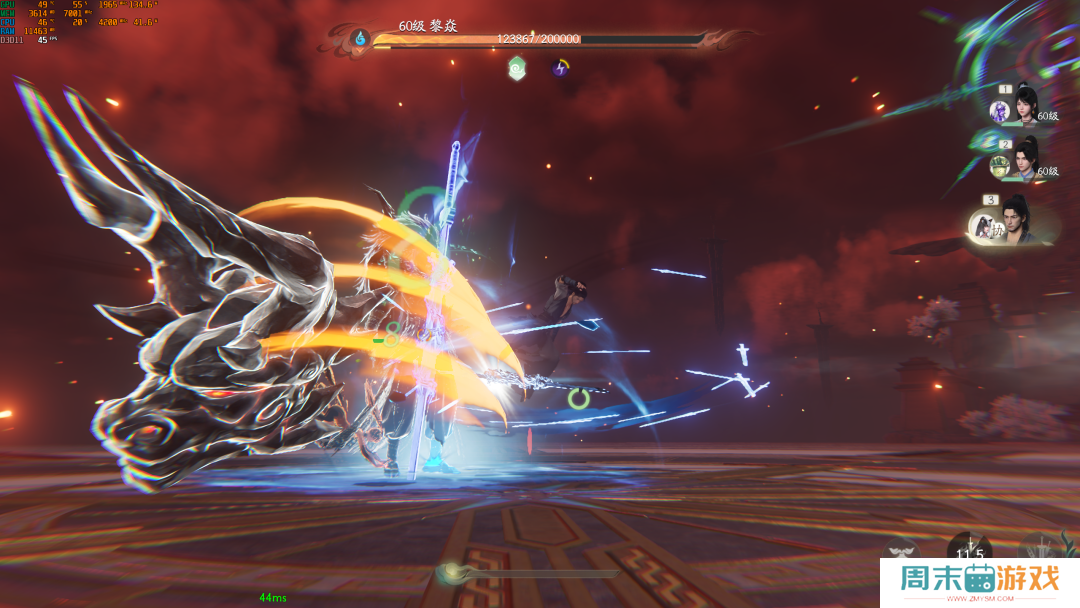
Task: Inspect the green swirl status icon
Action: tap(516, 68)
